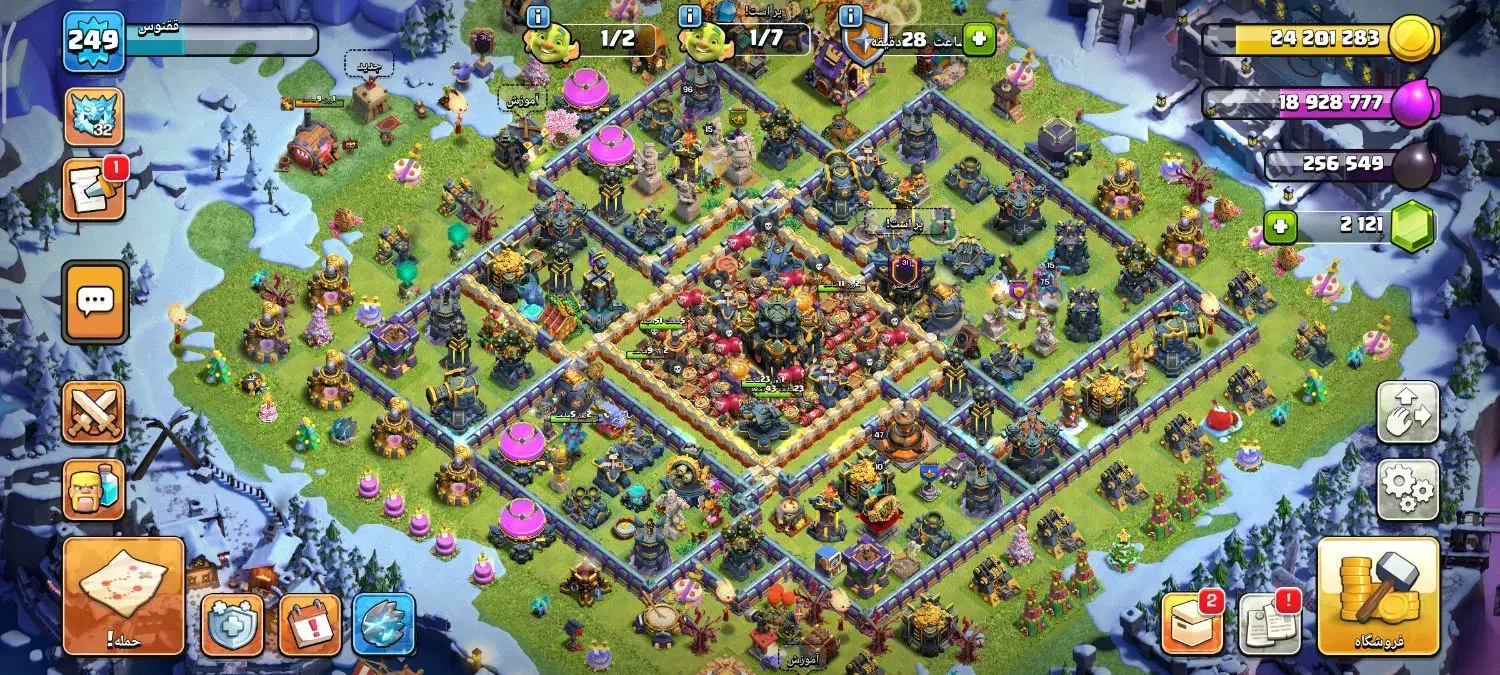Open the chat speech bubble button
Image resolution: width=1500 pixels, height=675 pixels.
[x=95, y=302]
